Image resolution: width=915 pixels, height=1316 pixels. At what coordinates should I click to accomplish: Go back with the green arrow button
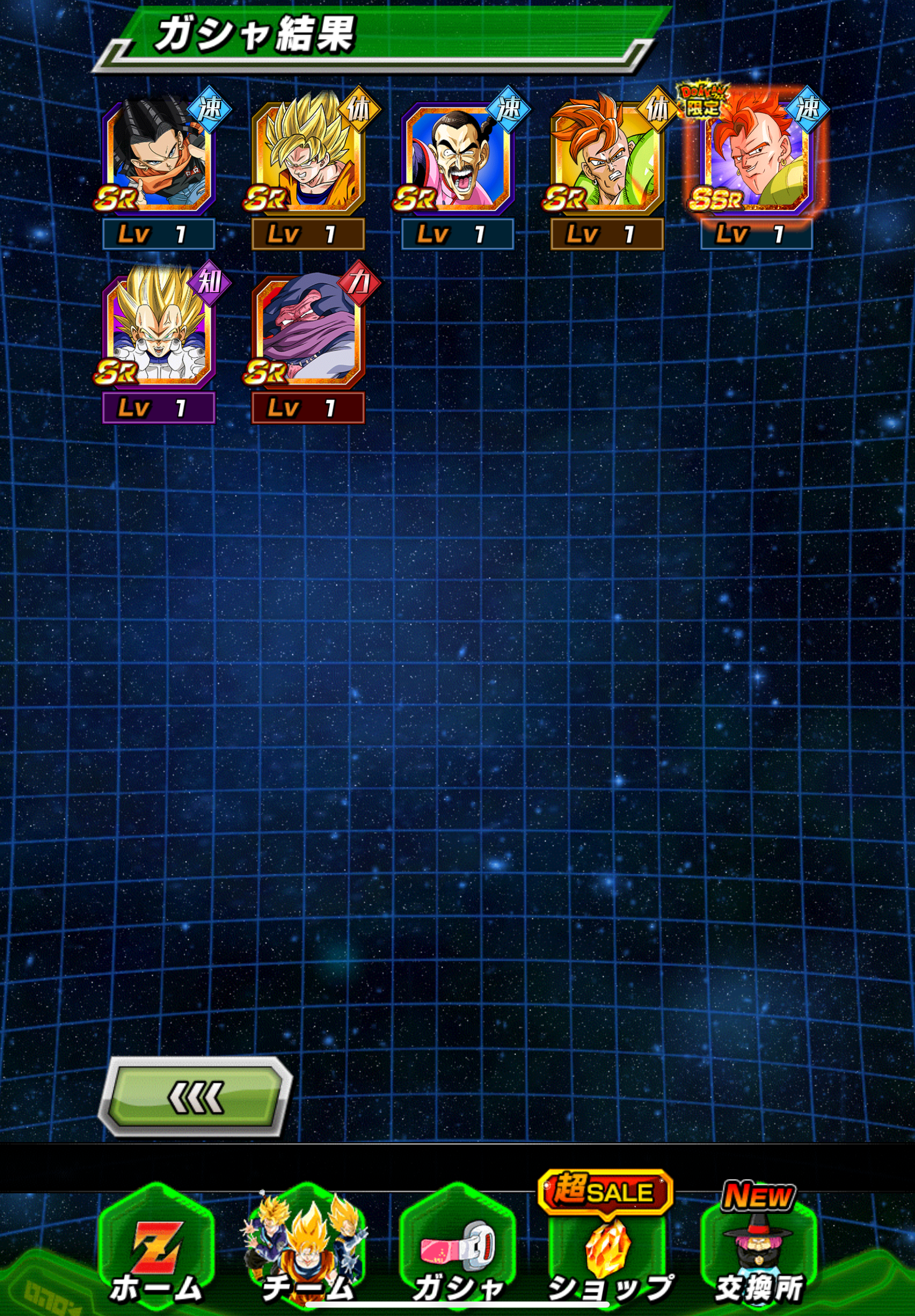coord(195,1096)
